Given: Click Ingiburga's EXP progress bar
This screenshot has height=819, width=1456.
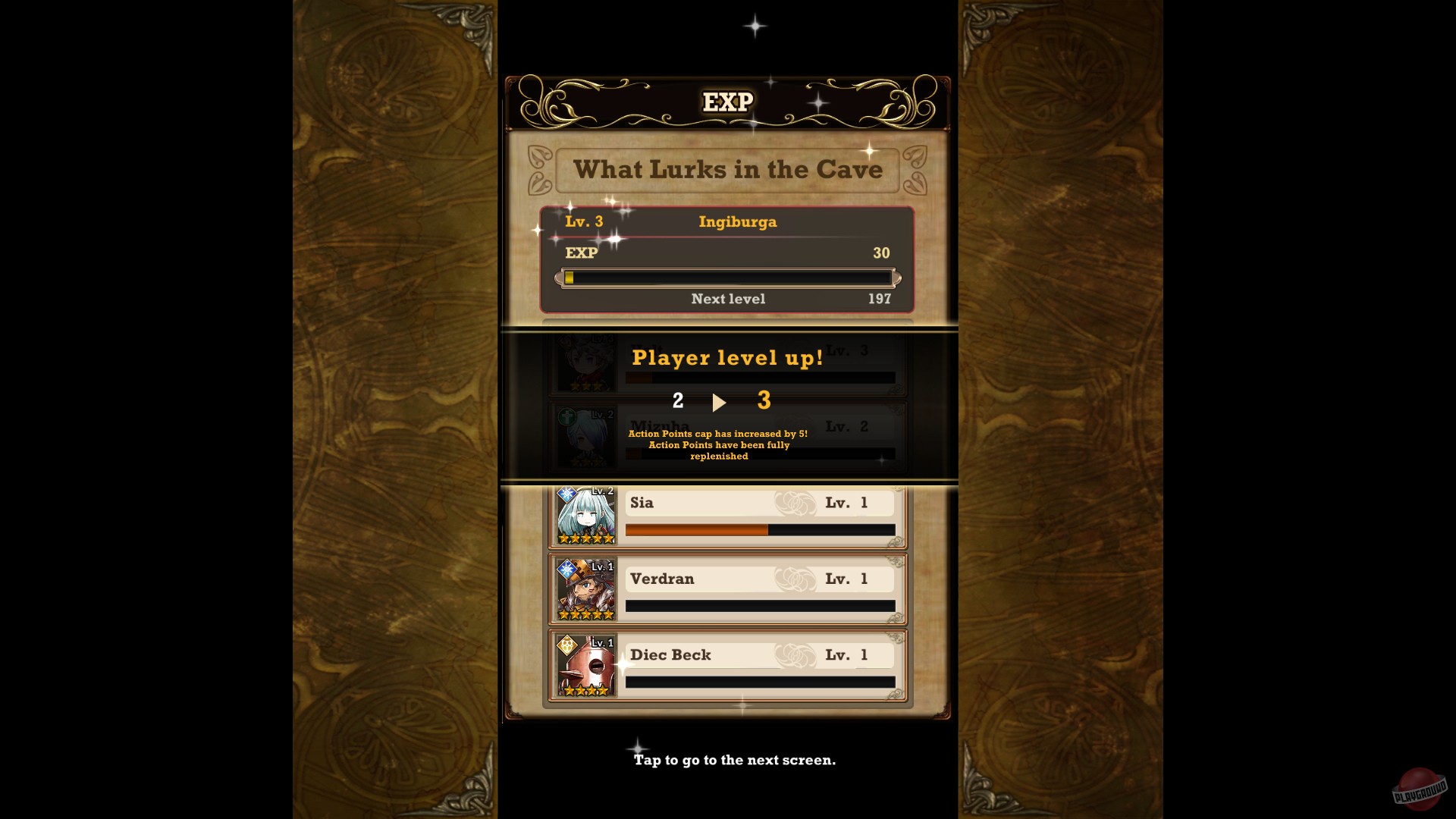Looking at the screenshot, I should (727, 278).
